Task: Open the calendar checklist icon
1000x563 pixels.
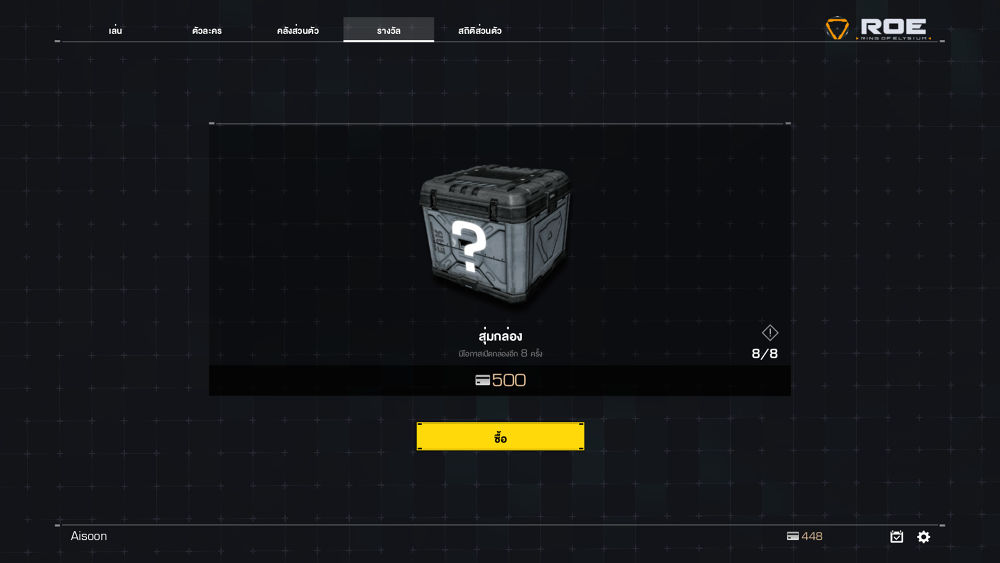Action: [897, 537]
